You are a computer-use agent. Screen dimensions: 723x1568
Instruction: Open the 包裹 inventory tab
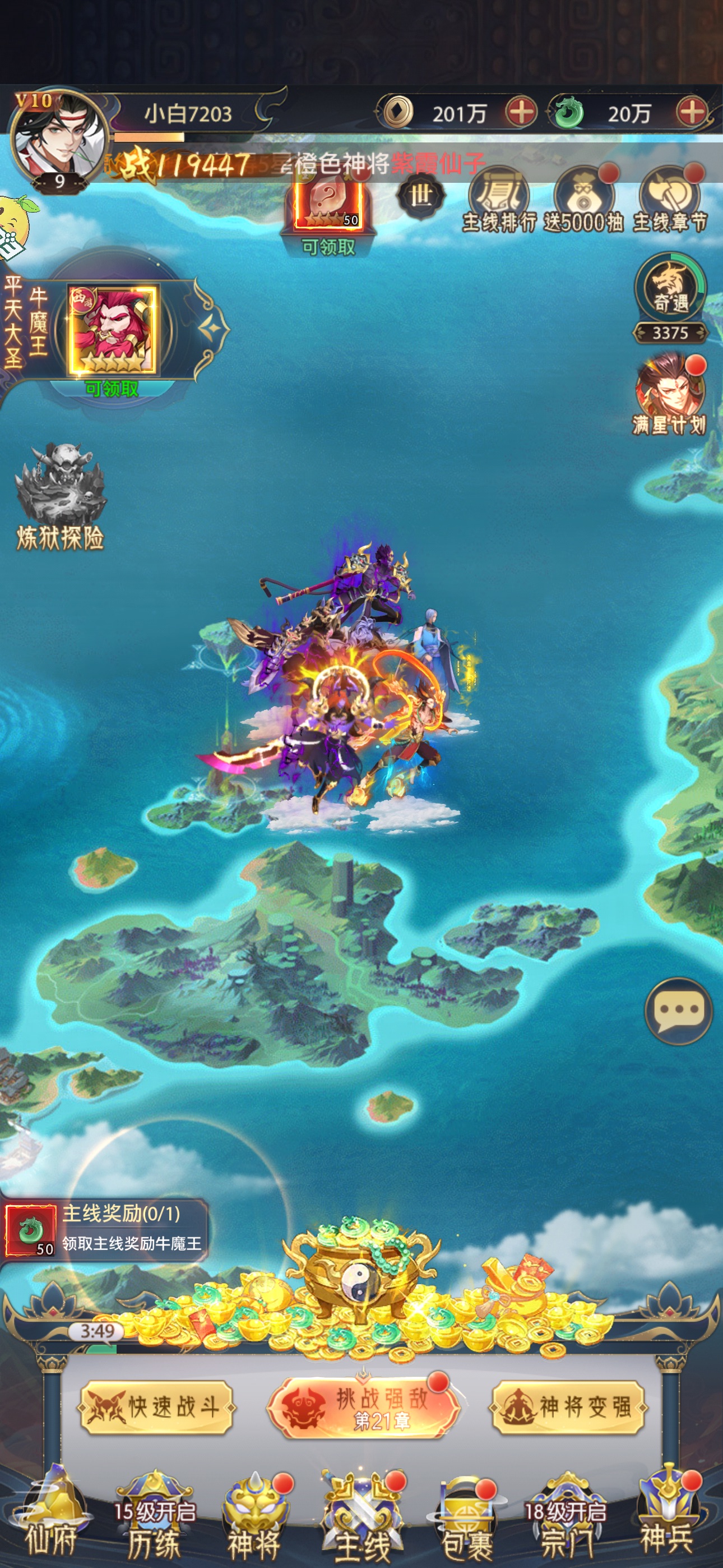click(x=467, y=1516)
